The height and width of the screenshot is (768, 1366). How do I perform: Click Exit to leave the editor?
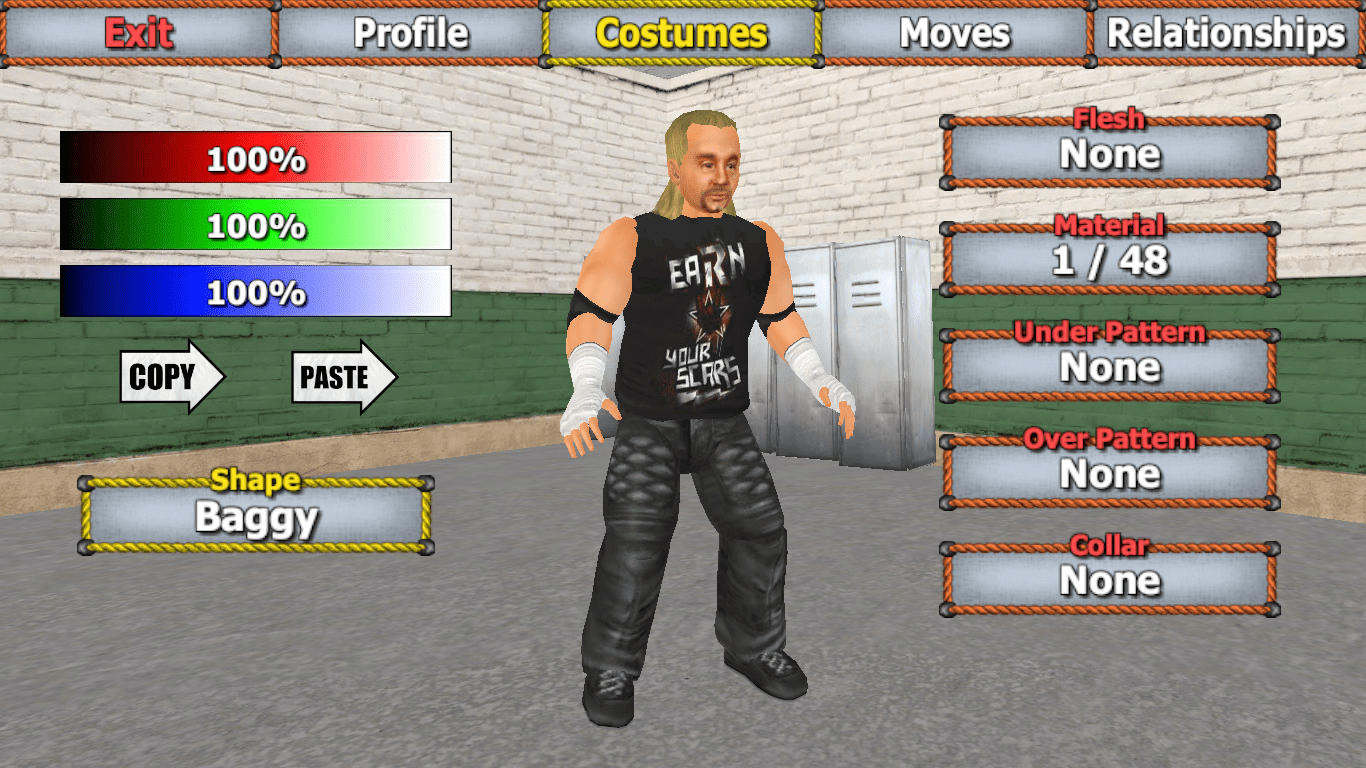137,33
